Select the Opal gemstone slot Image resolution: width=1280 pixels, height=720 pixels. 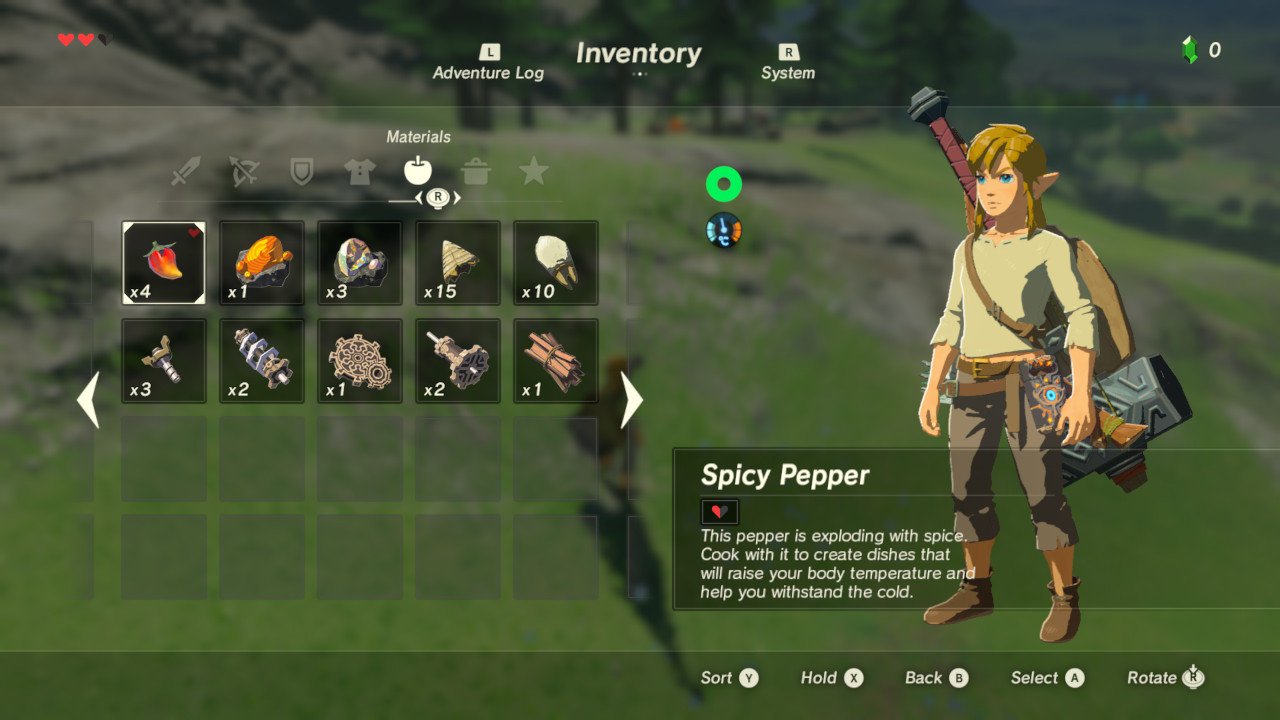pos(360,263)
